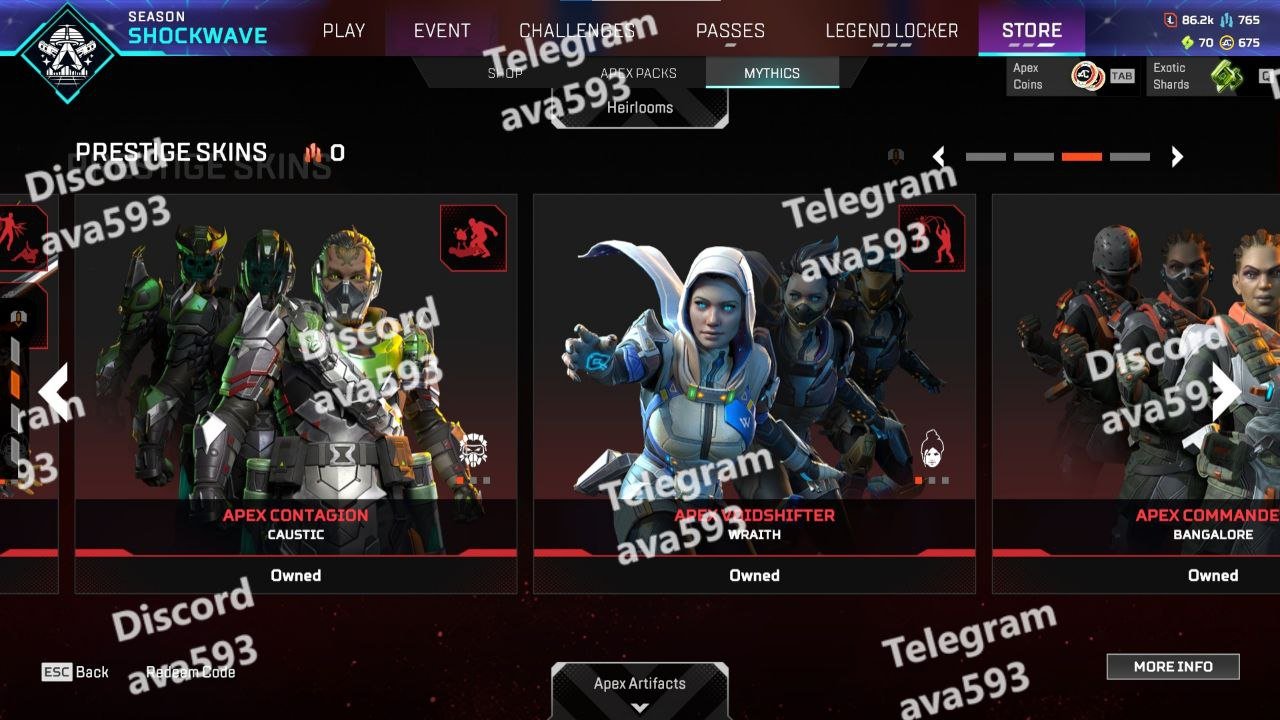Image resolution: width=1280 pixels, height=720 pixels.
Task: Go to the Challenges tab
Action: tap(577, 31)
